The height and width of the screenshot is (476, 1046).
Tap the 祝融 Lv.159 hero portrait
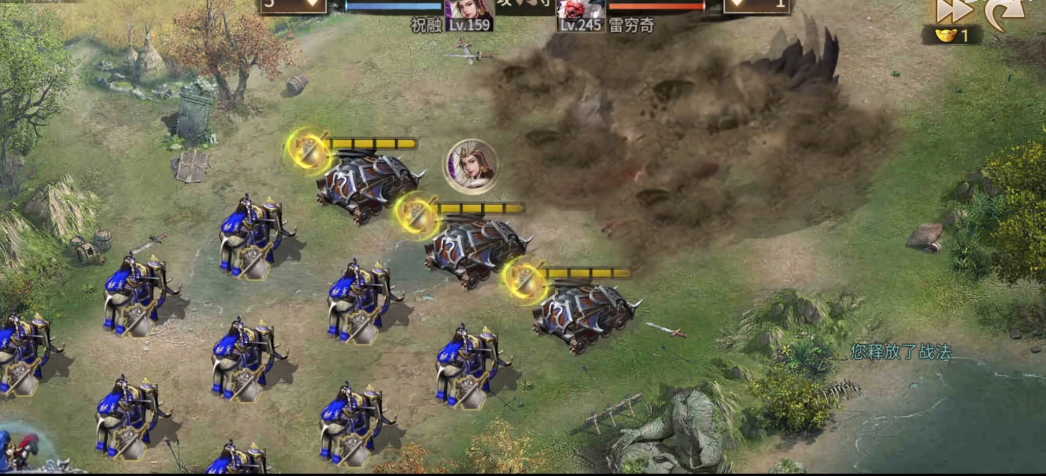click(x=467, y=10)
